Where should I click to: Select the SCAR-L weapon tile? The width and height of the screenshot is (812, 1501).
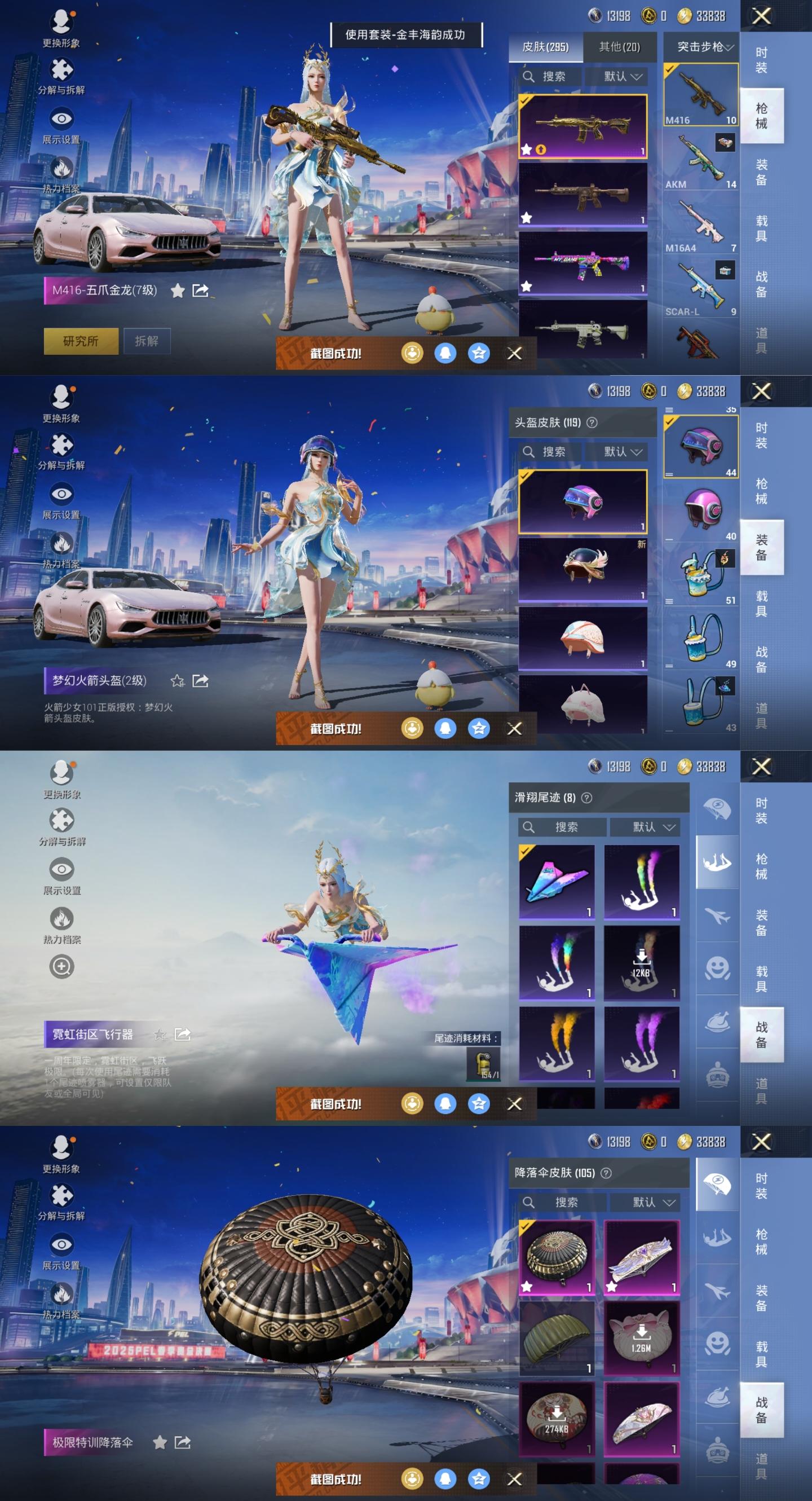tap(701, 287)
